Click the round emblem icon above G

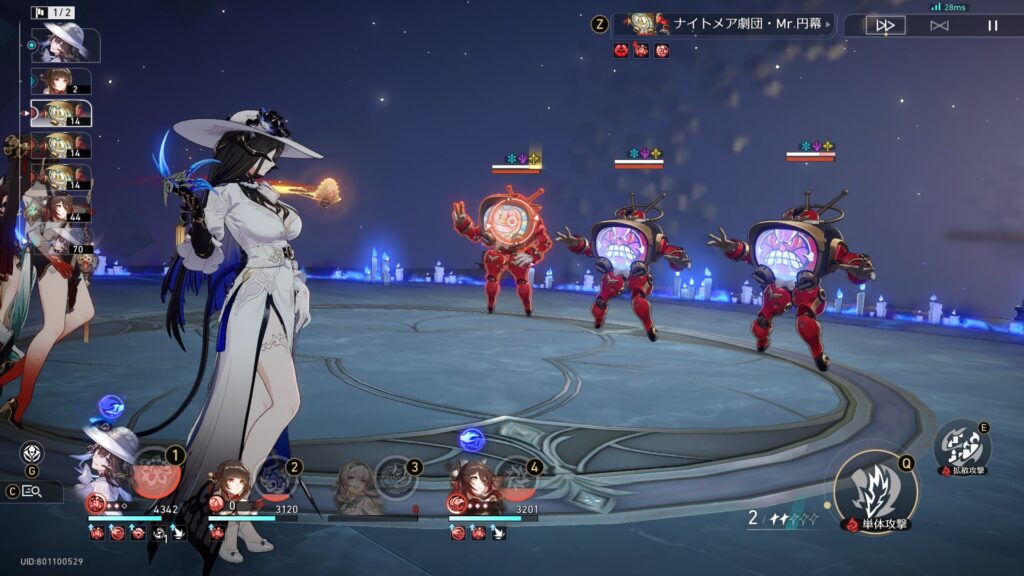(x=32, y=452)
